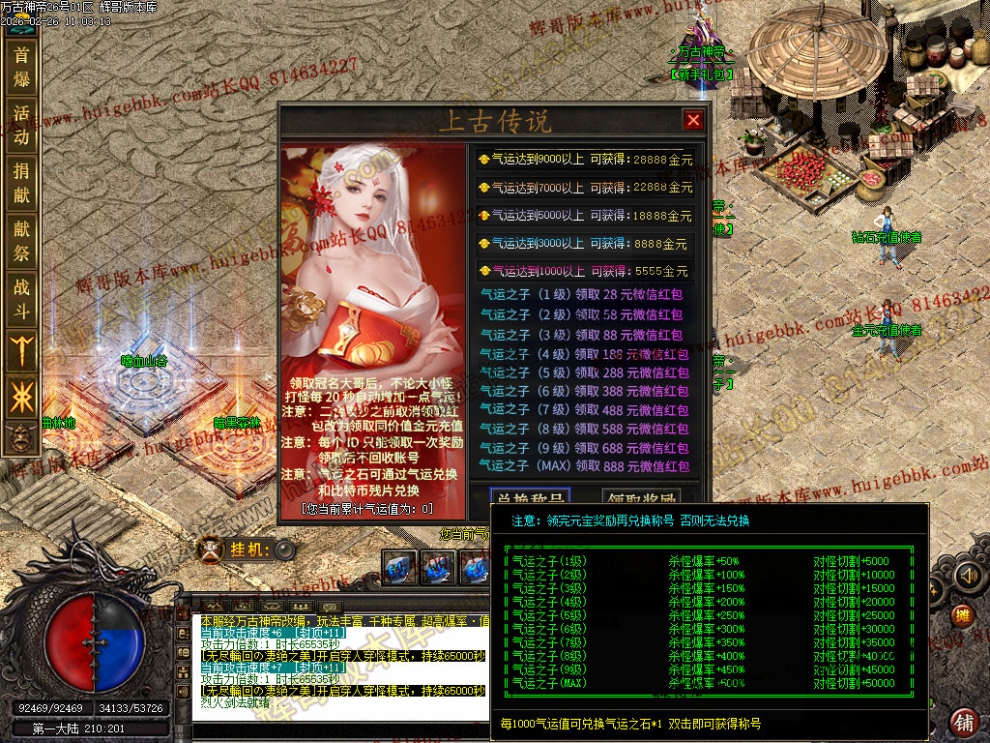Toggle the sound speaker icon
990x743 pixels.
pyautogui.click(x=966, y=575)
